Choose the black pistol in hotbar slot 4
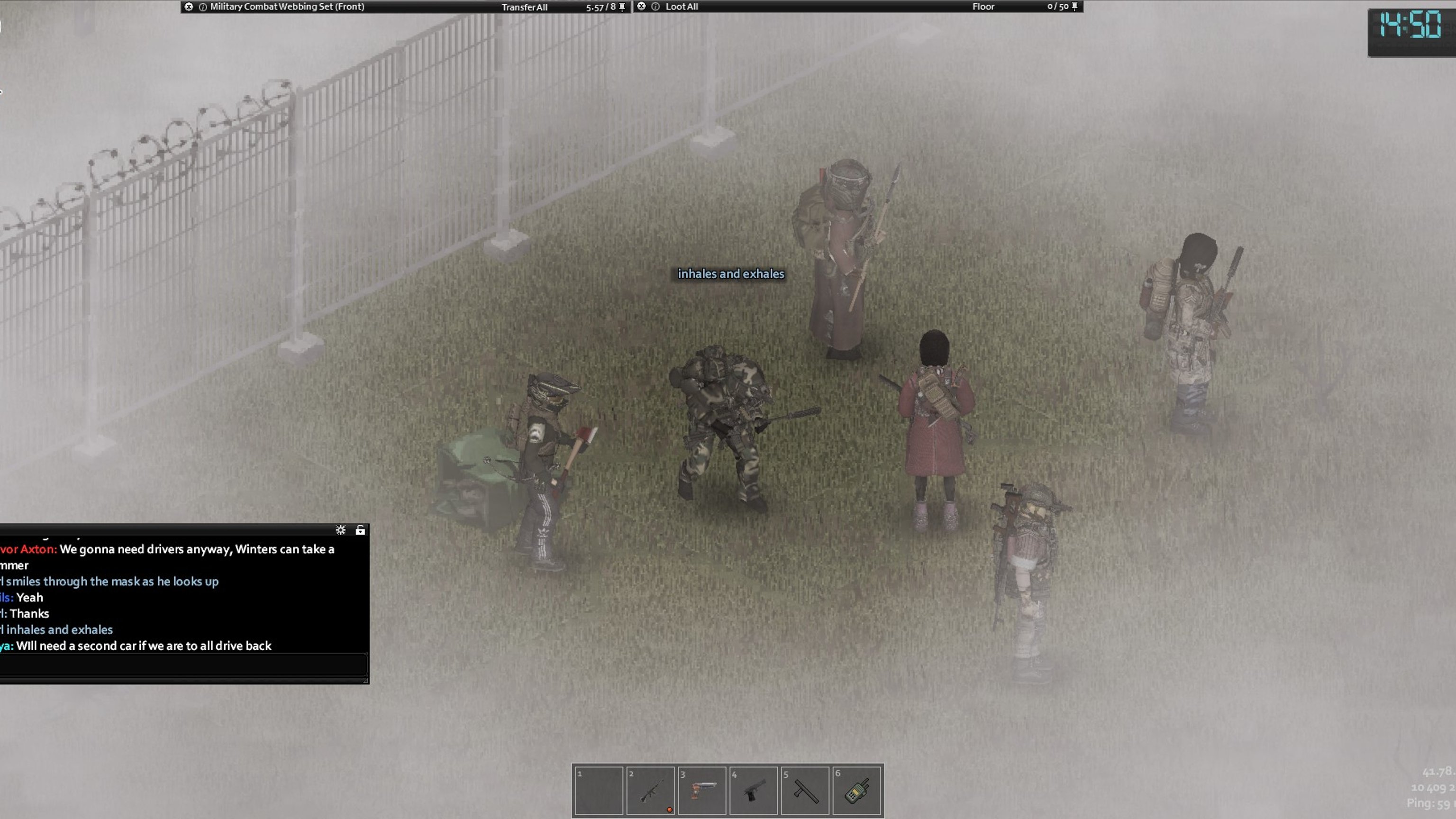This screenshot has height=819, width=1456. point(753,790)
